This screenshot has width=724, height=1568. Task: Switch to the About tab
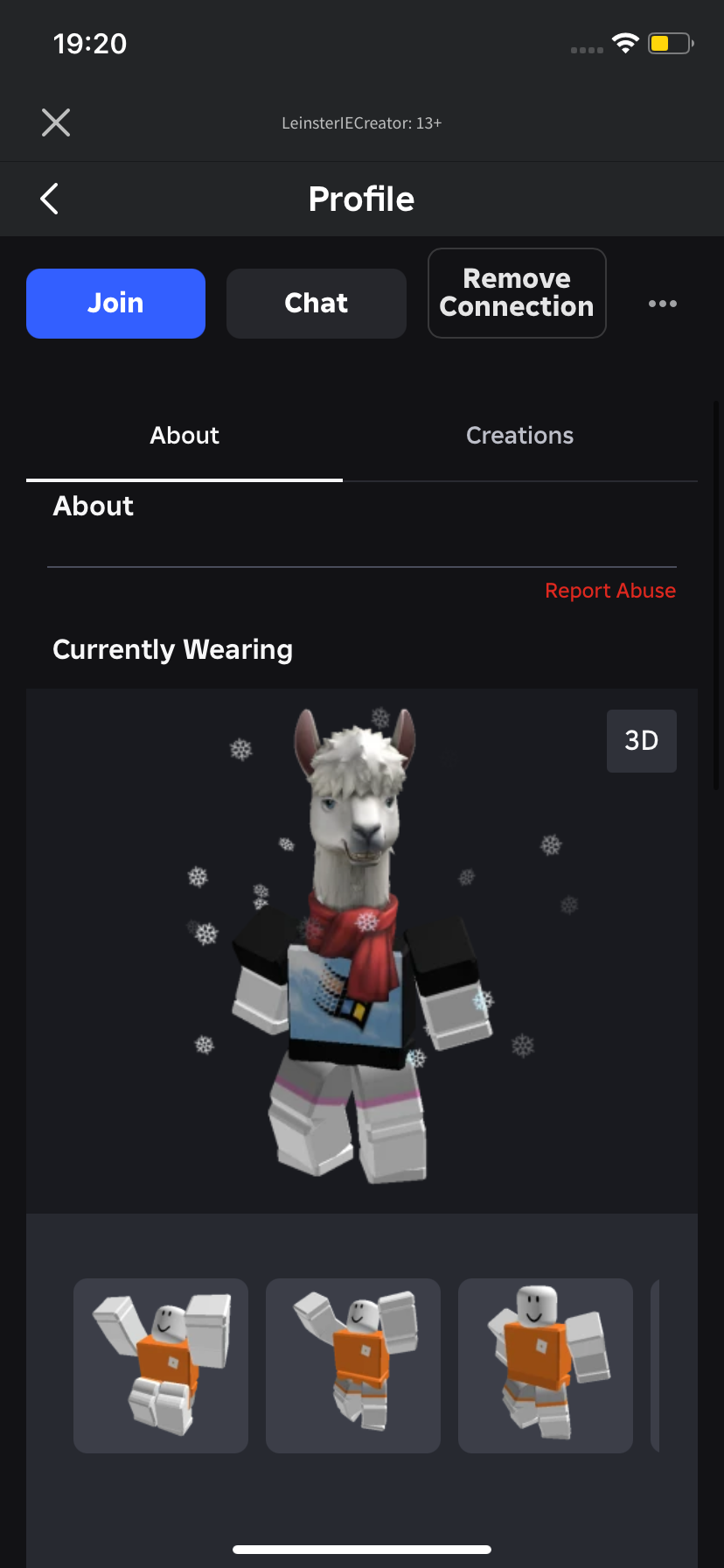point(184,436)
